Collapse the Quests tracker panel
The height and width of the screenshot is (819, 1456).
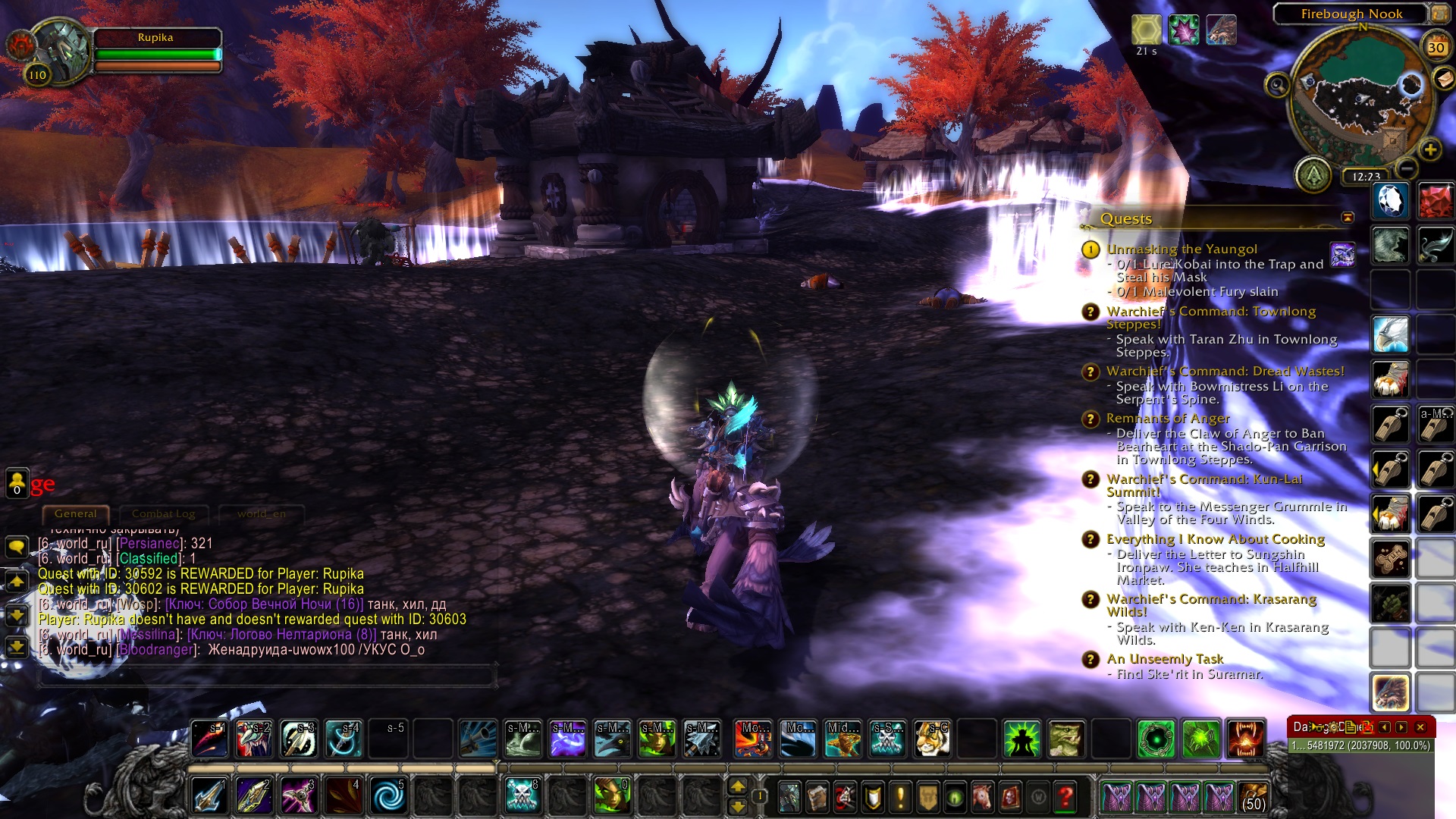(1348, 218)
